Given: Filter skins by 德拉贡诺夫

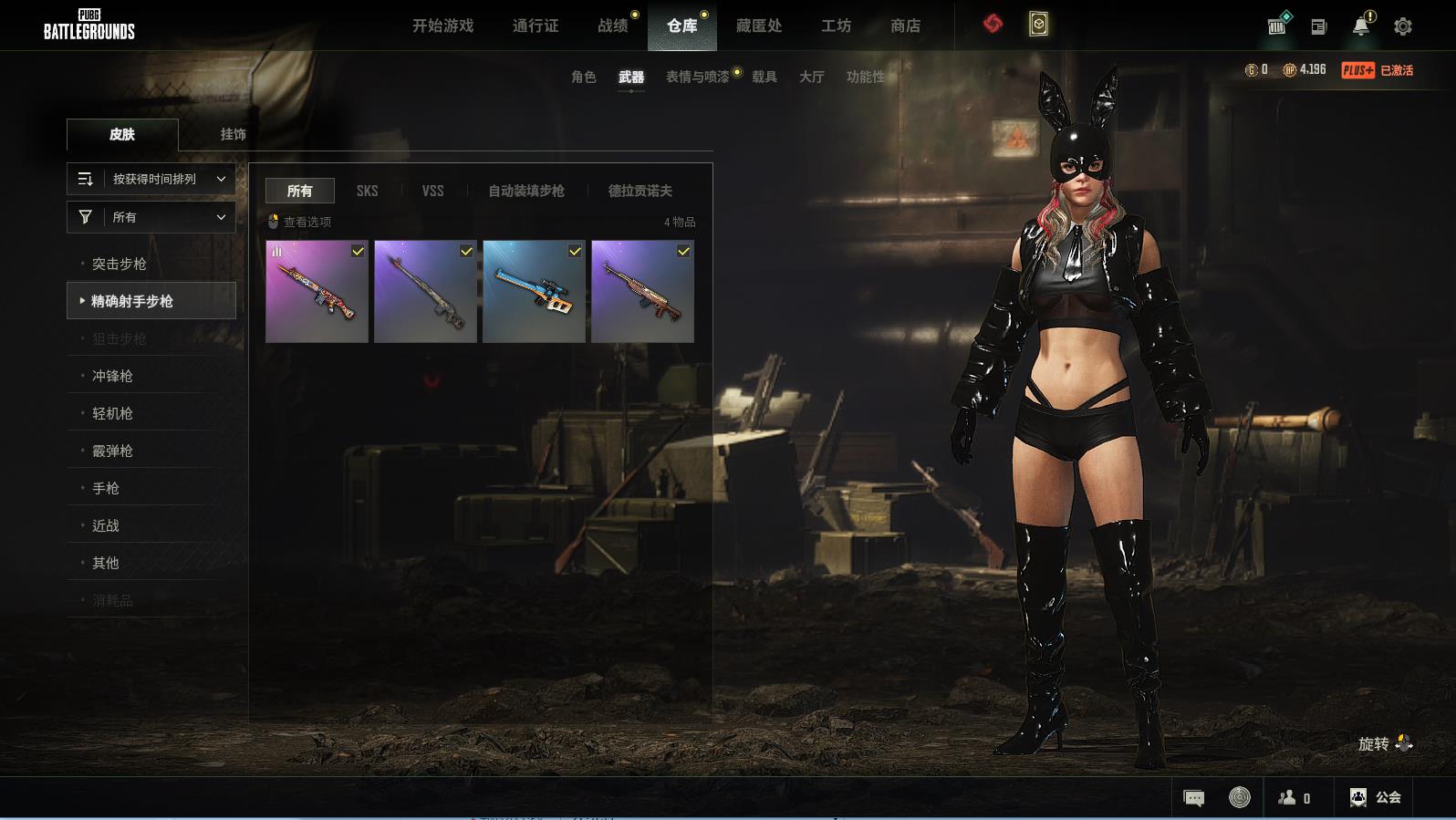Looking at the screenshot, I should [640, 191].
